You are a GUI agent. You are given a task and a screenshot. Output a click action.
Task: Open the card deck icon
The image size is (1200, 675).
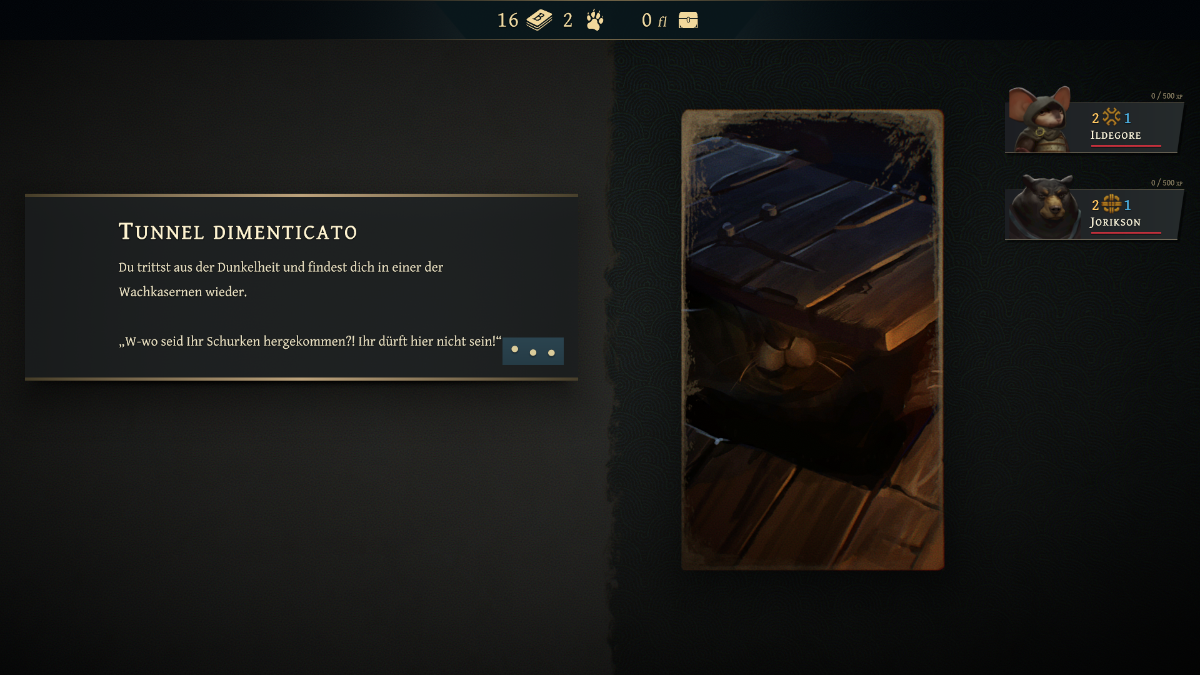(x=539, y=20)
